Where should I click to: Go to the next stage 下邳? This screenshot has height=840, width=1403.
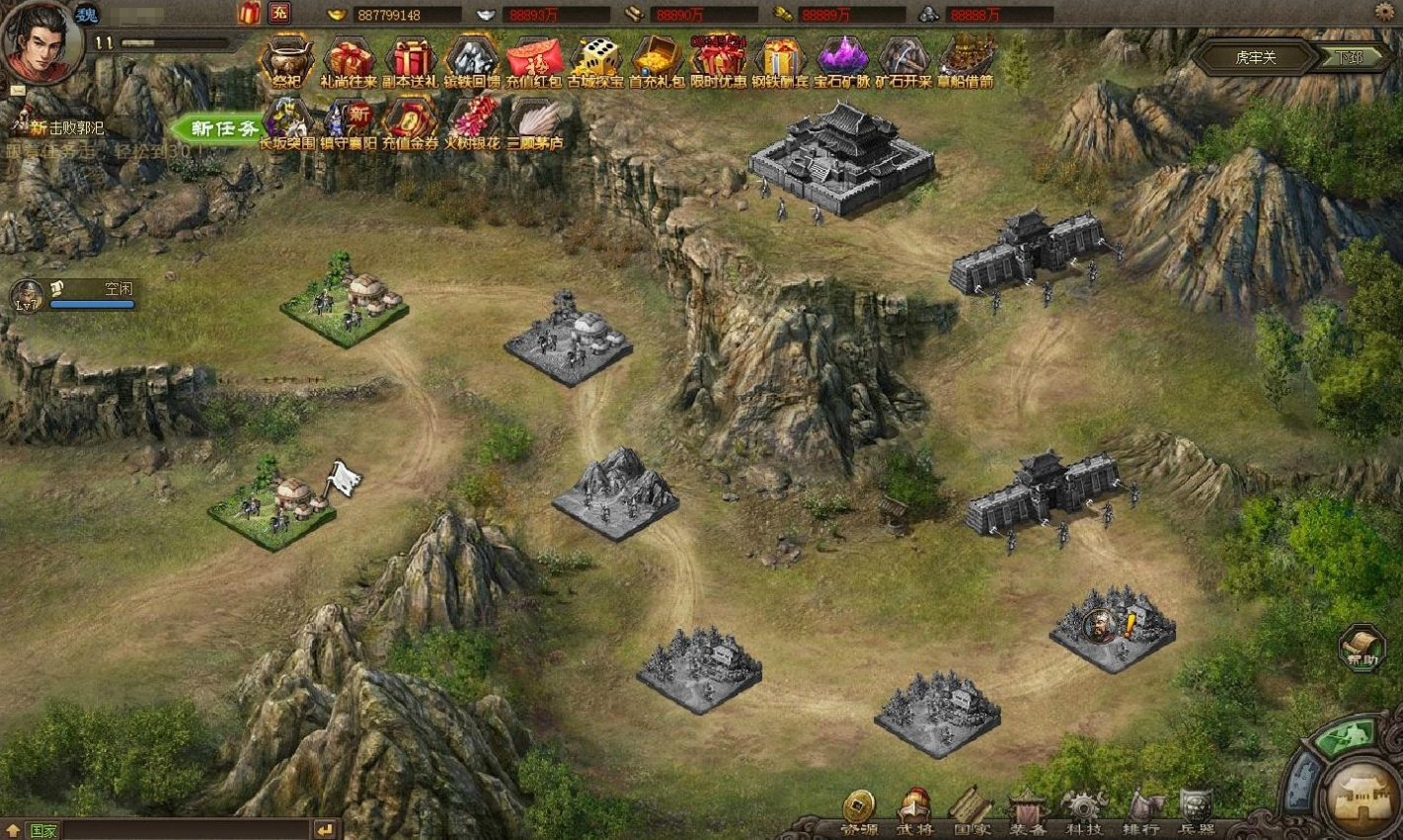coord(1350,58)
